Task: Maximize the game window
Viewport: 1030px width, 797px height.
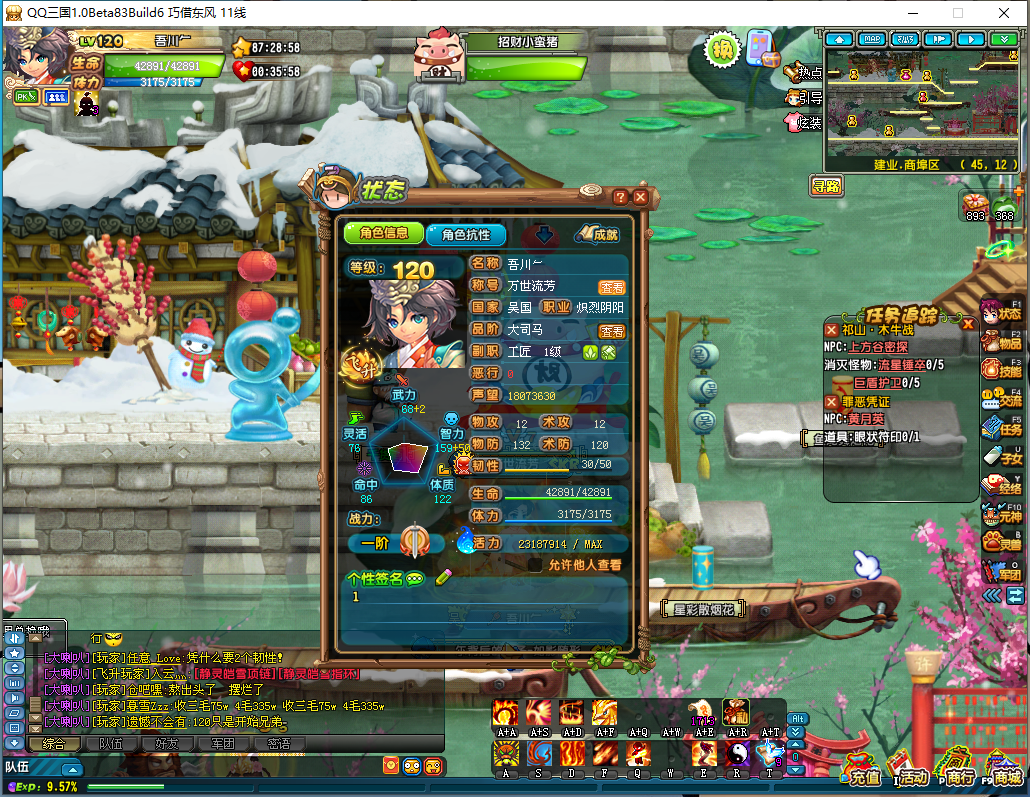Action: point(957,13)
